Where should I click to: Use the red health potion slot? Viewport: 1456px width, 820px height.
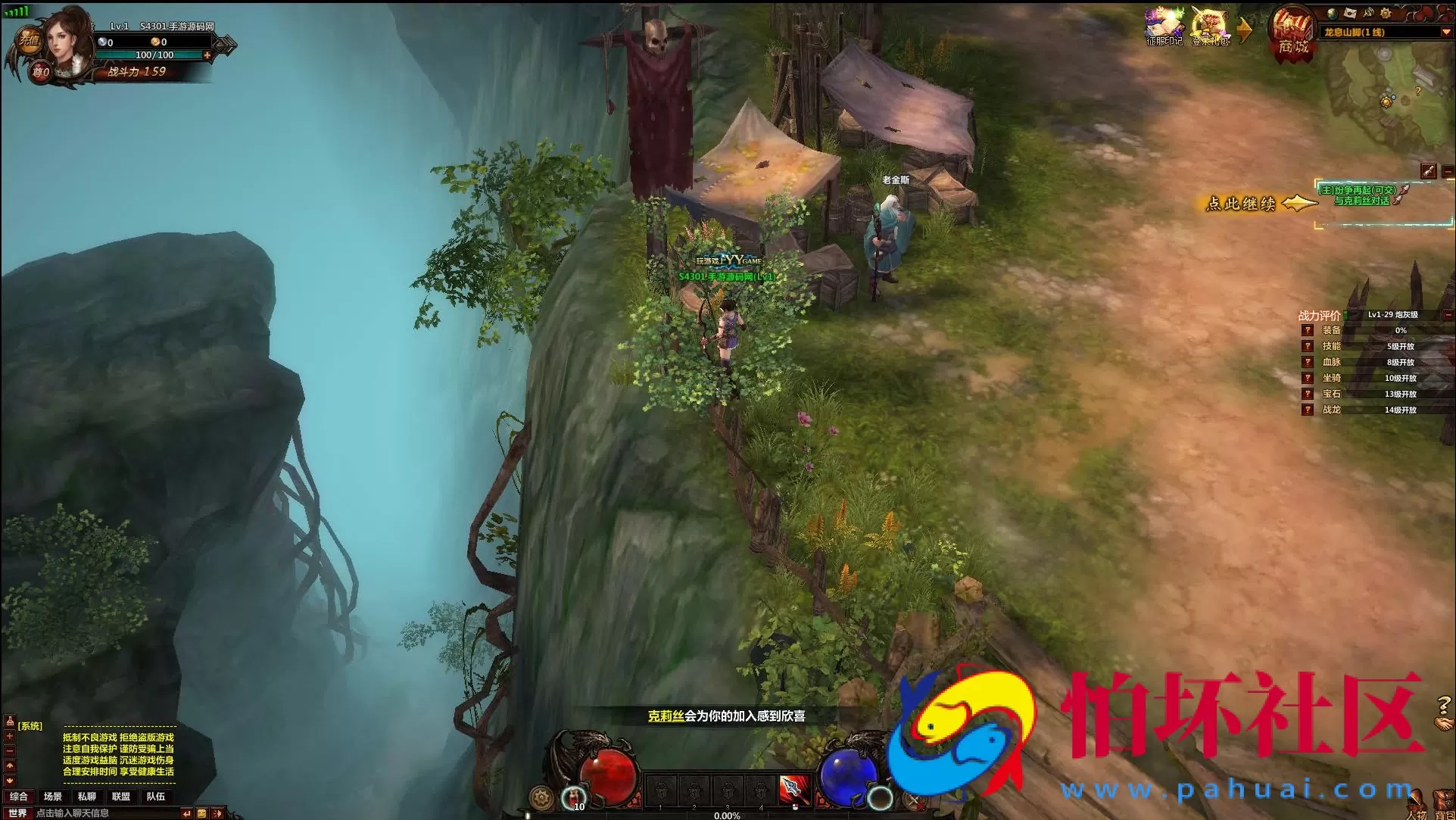tap(575, 797)
